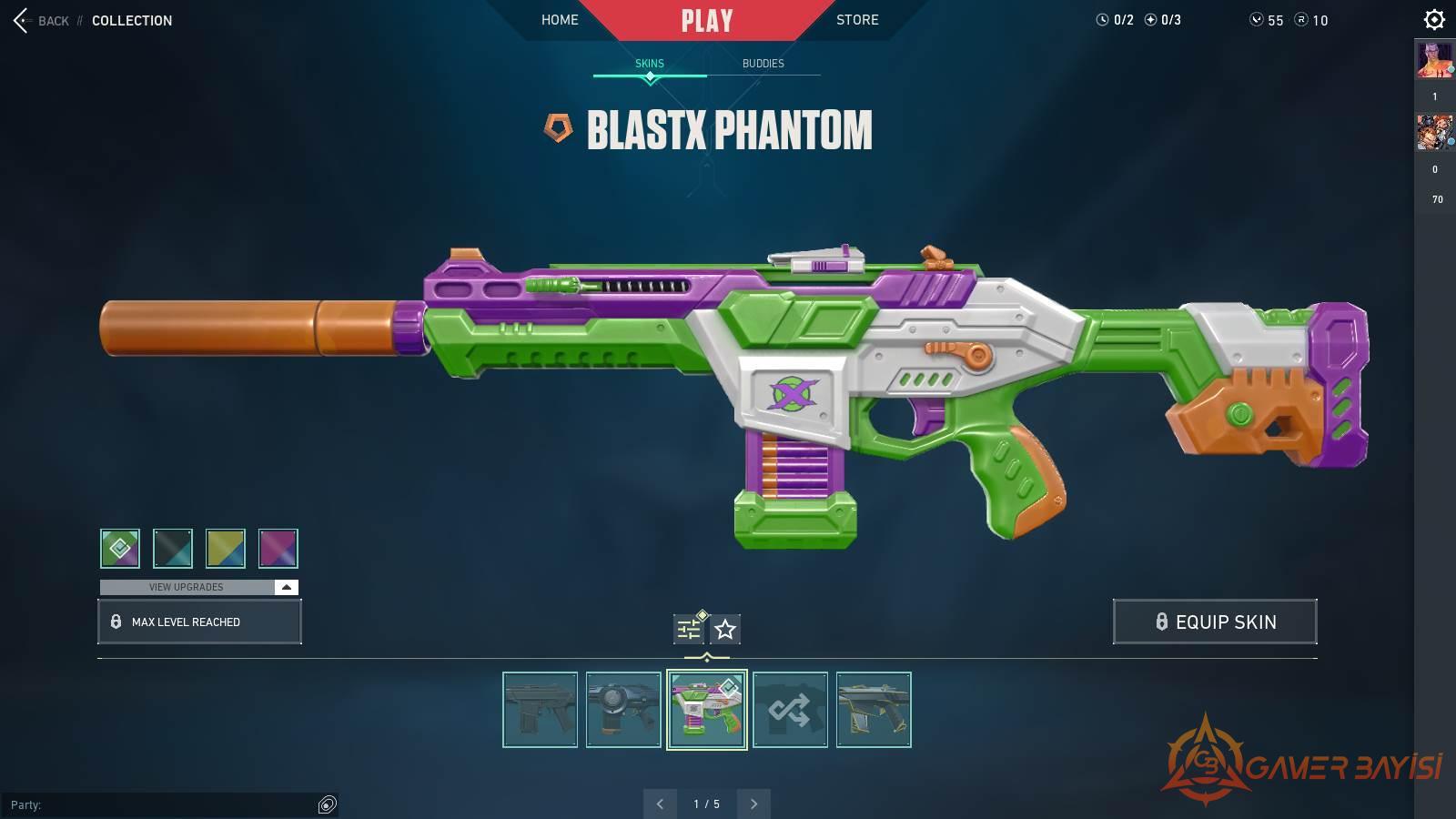Choose the pink-purple variant swatch

(278, 548)
